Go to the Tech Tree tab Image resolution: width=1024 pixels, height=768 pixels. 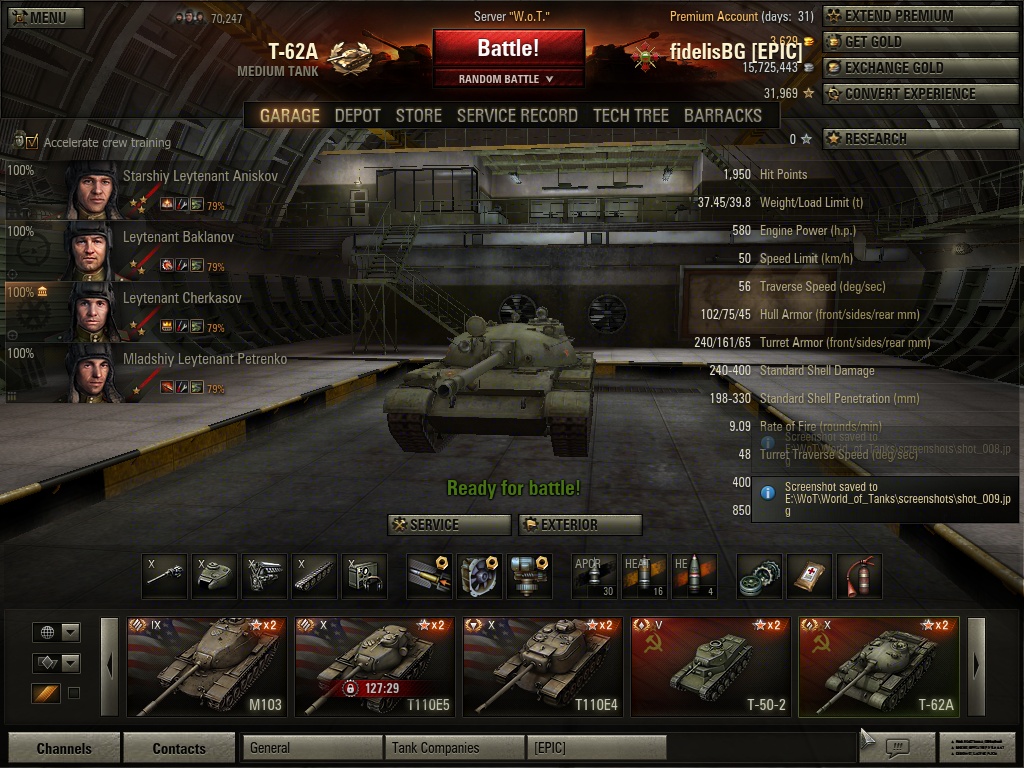click(x=631, y=115)
